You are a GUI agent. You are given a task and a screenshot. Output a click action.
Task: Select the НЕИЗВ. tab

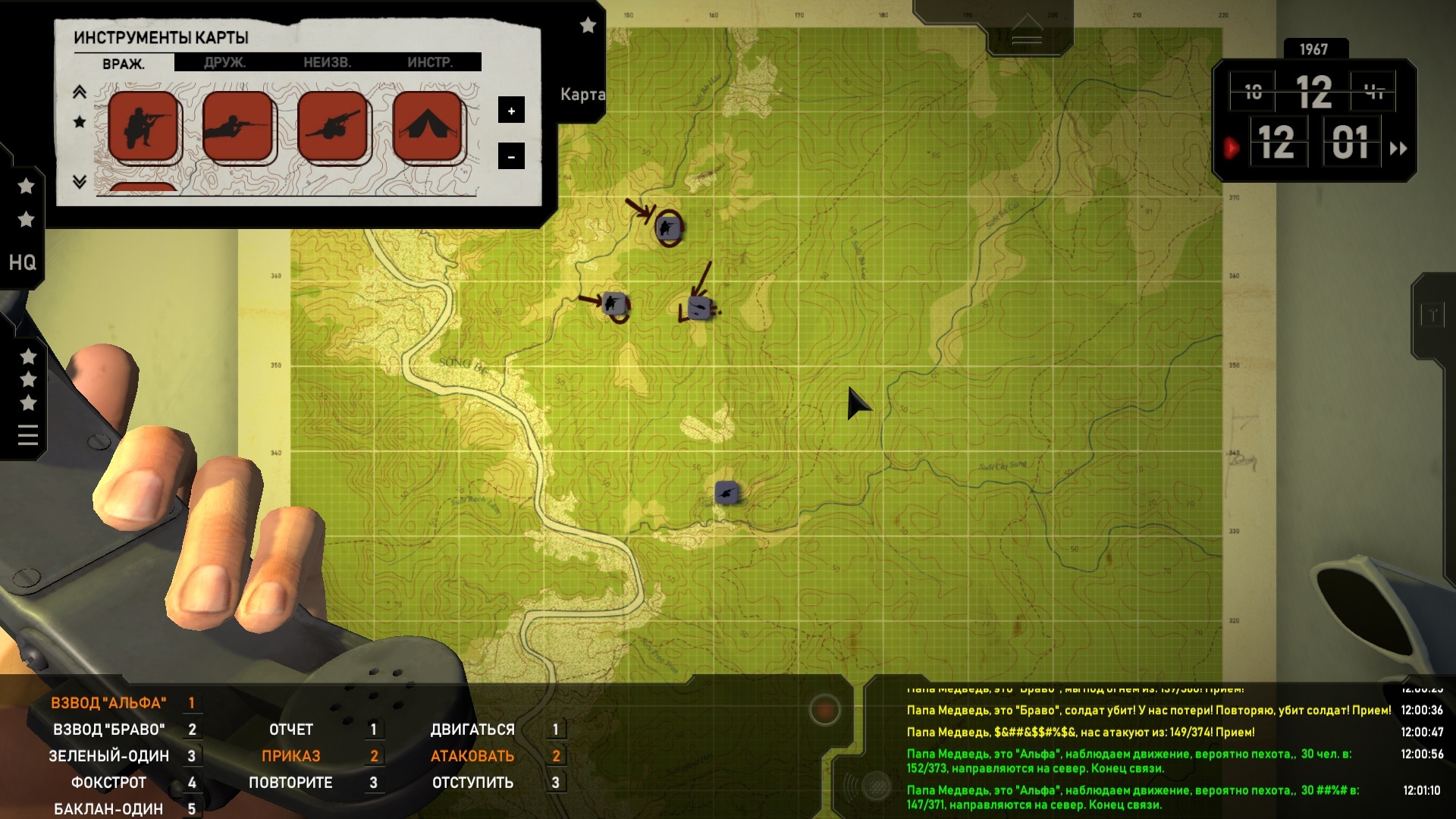coord(327,62)
